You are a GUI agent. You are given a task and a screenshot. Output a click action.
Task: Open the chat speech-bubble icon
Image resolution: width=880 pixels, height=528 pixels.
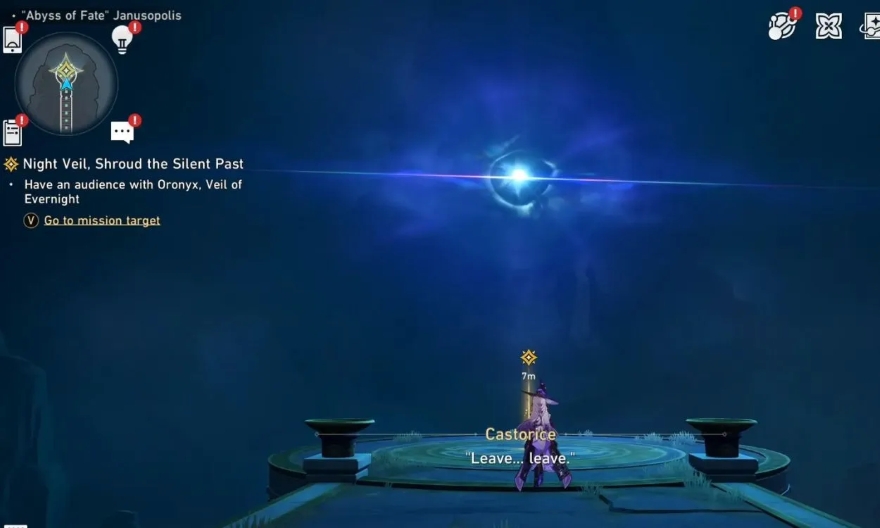pos(122,132)
